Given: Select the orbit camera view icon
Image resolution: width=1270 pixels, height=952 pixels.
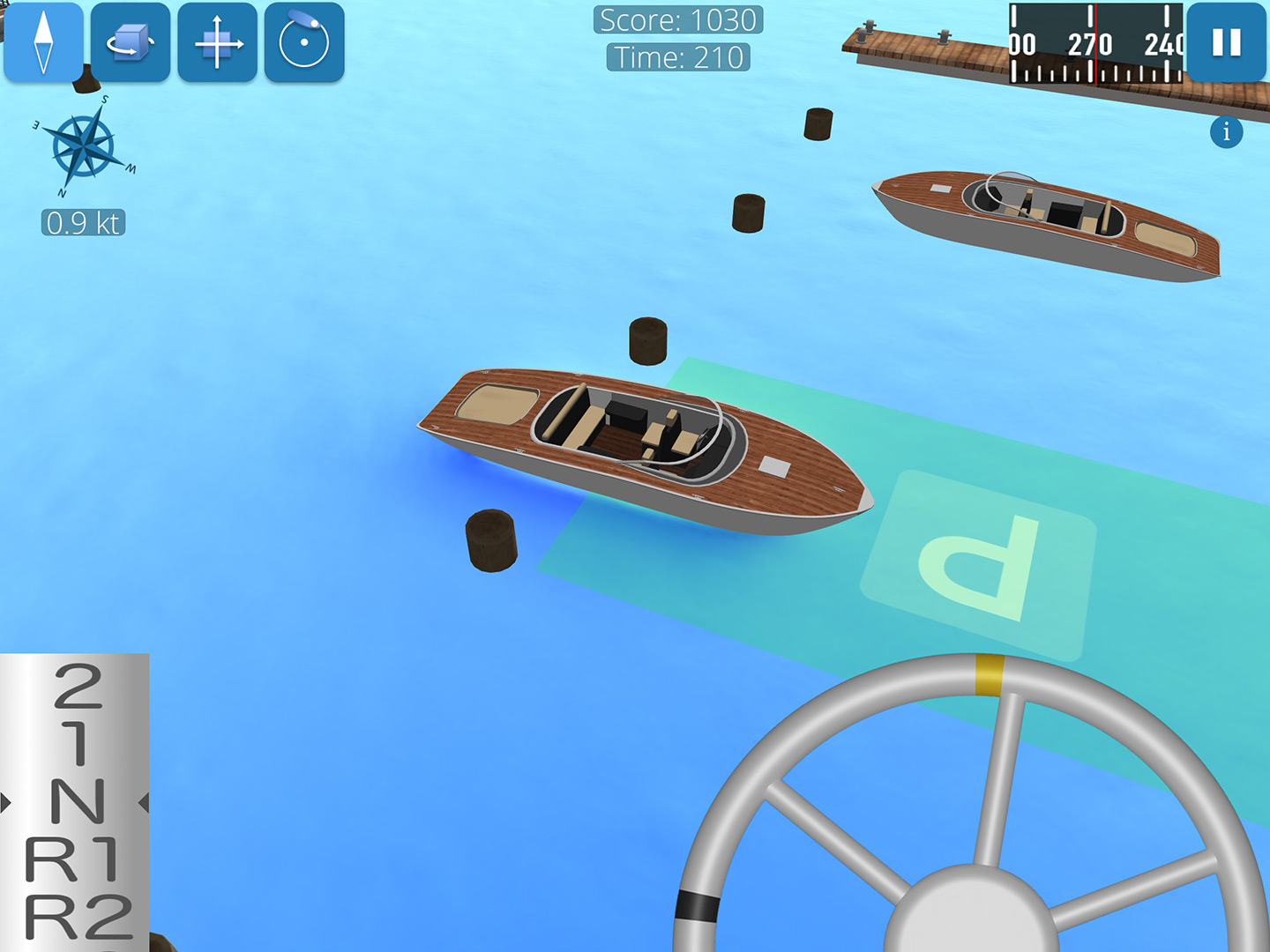Looking at the screenshot, I should click(303, 42).
